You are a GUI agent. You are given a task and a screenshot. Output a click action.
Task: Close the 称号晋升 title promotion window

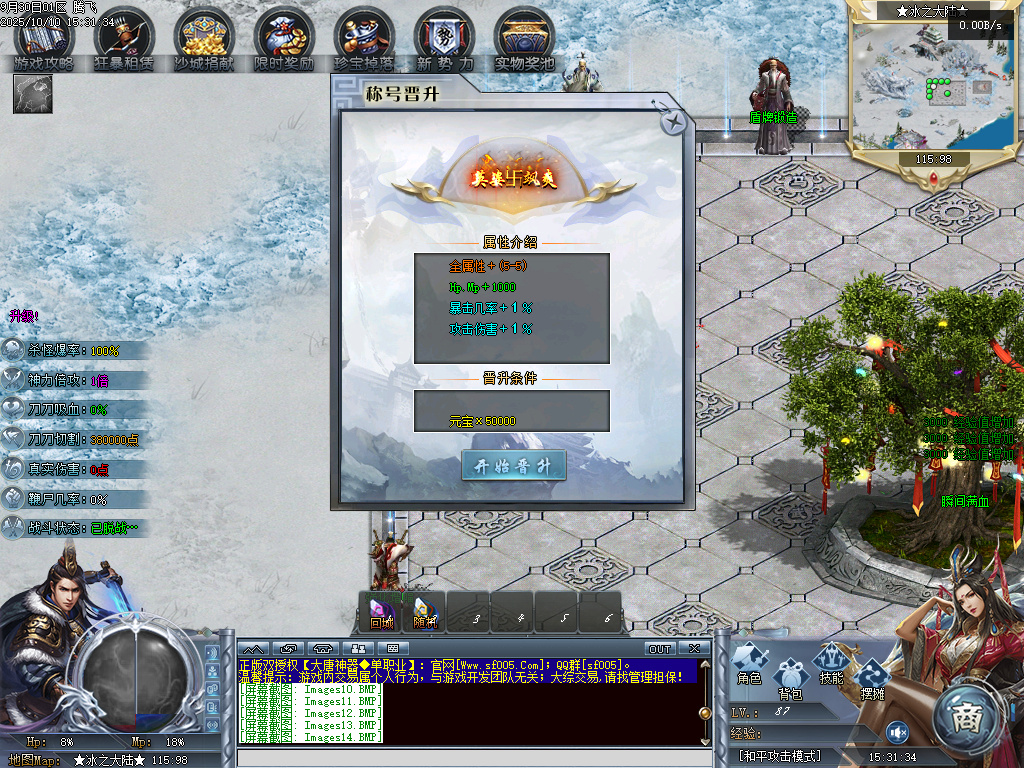674,123
